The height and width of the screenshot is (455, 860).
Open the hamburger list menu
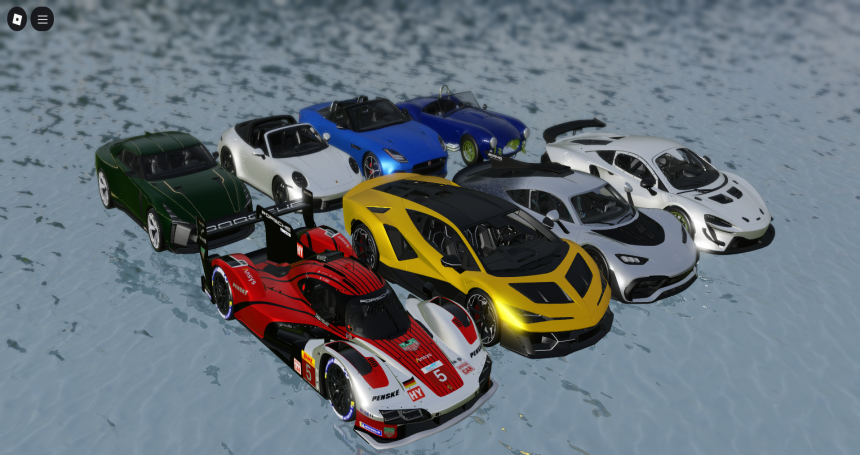[42, 18]
